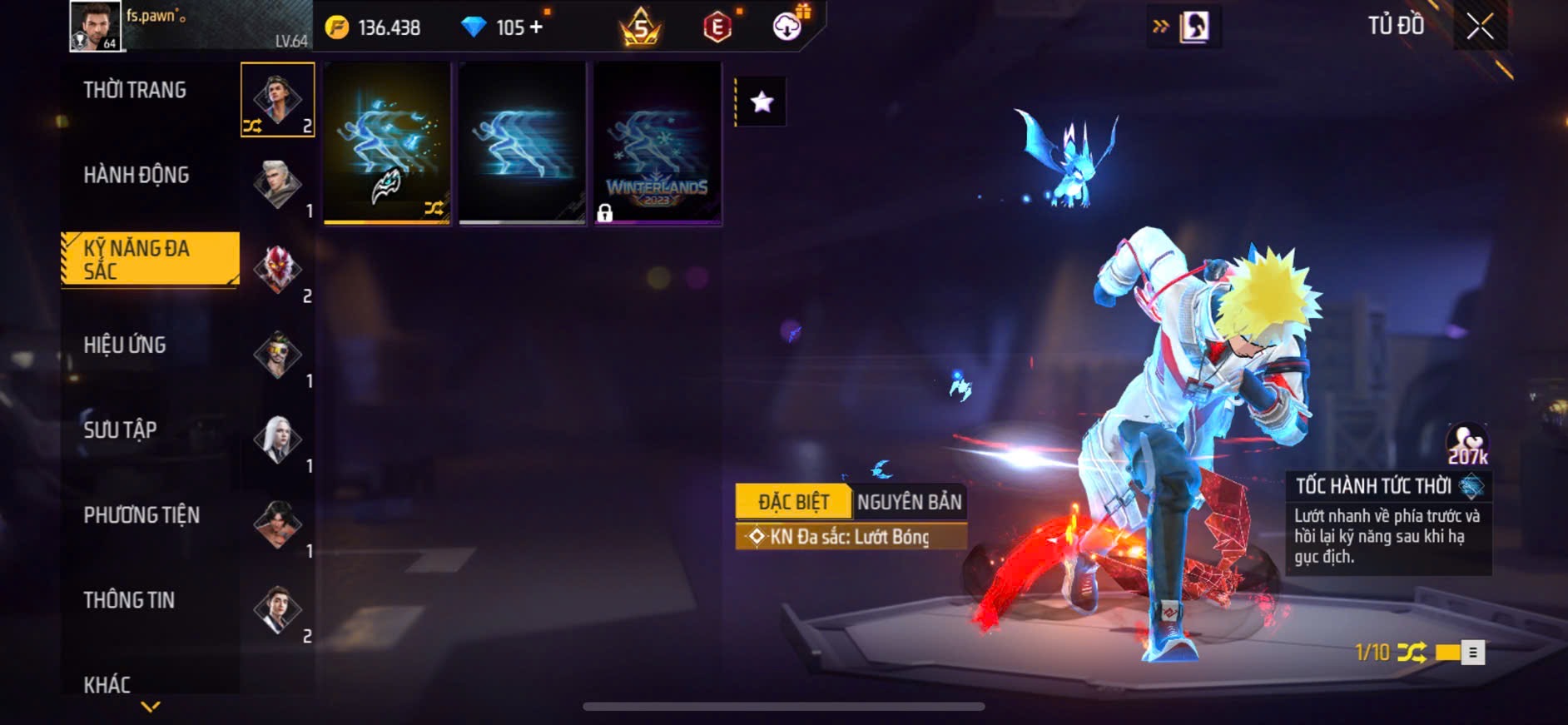The height and width of the screenshot is (725, 1568).
Task: Switch to the Đặc Biệt tab
Action: point(793,502)
